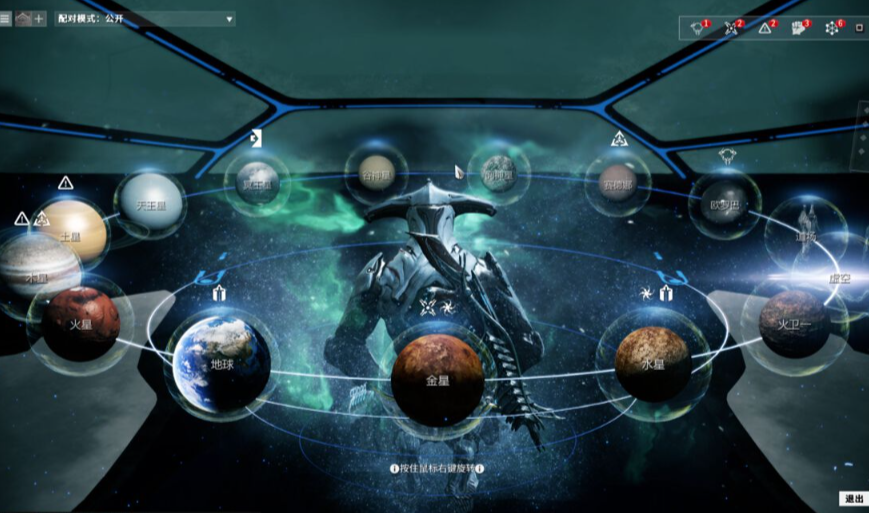Click the plus button to invite players
Screen dimensions: 869x513
point(39,19)
